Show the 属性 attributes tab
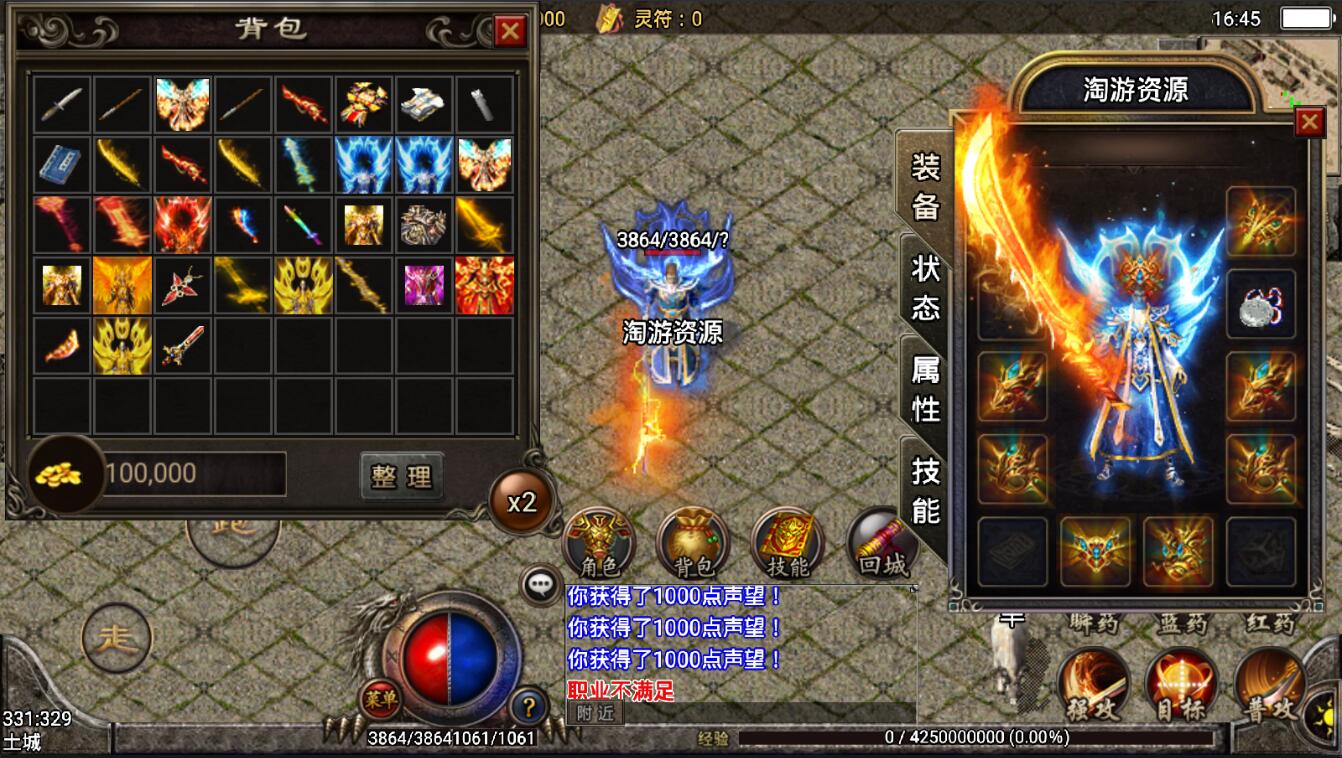 [925, 389]
